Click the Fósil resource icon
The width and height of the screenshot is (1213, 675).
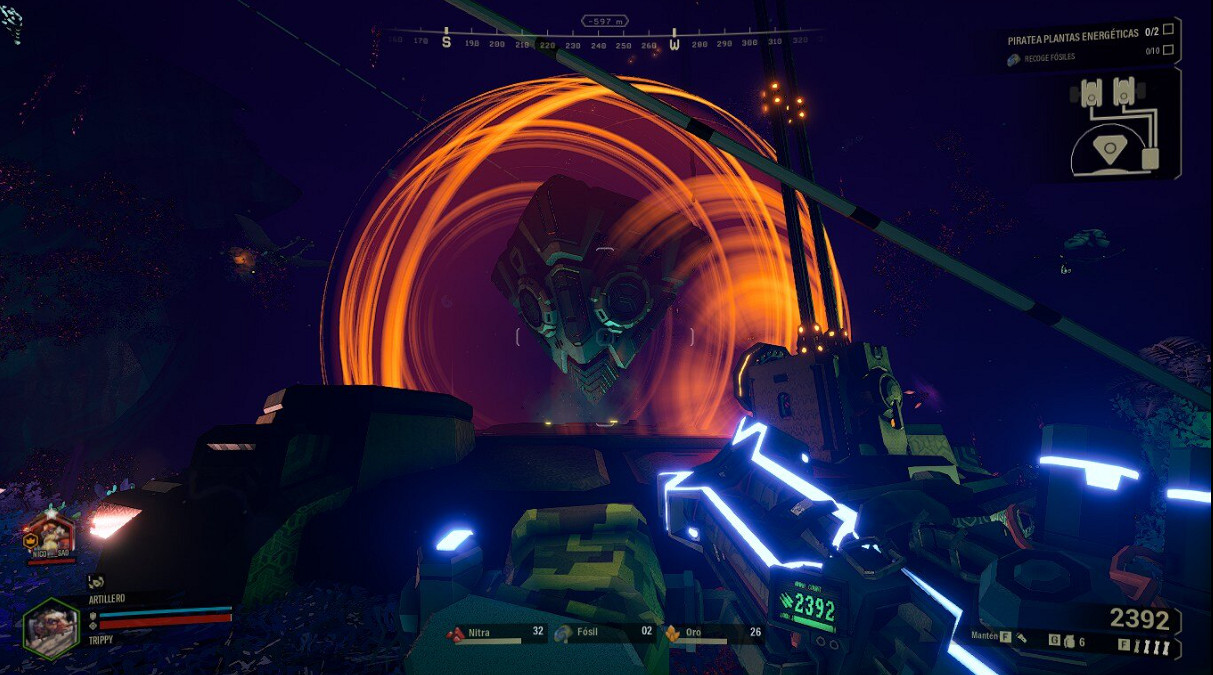(564, 633)
